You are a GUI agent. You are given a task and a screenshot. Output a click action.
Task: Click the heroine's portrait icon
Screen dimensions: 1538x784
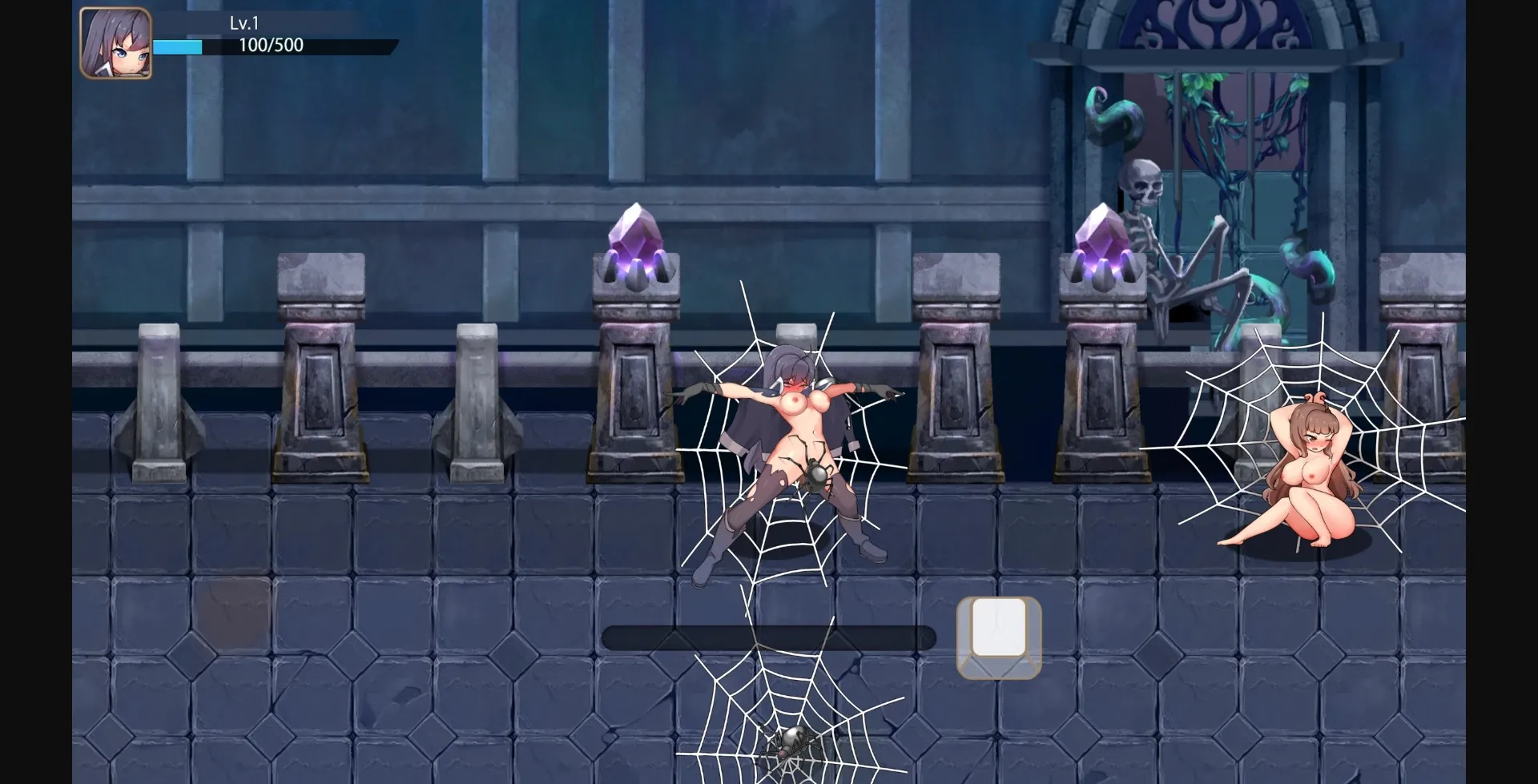pyautogui.click(x=115, y=44)
